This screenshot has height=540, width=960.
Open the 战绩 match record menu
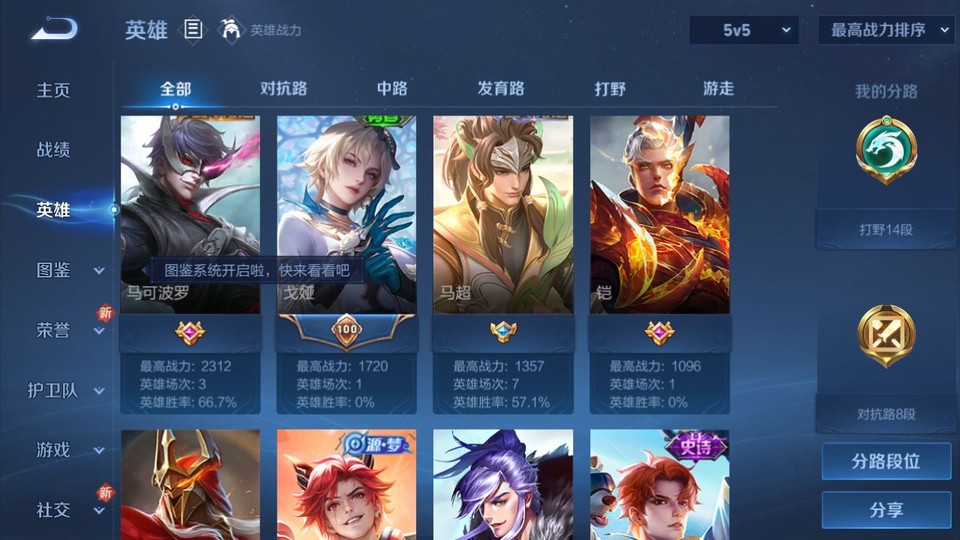pos(54,150)
